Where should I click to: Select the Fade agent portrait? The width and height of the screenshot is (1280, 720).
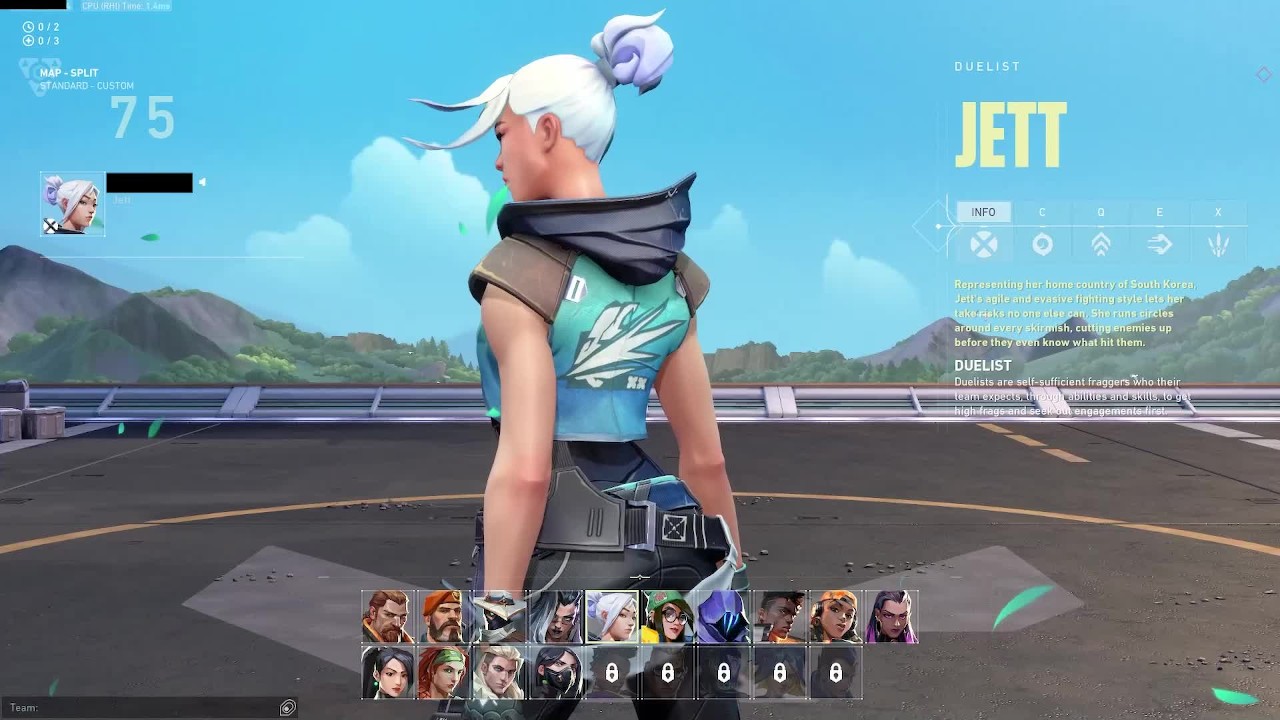[556, 617]
